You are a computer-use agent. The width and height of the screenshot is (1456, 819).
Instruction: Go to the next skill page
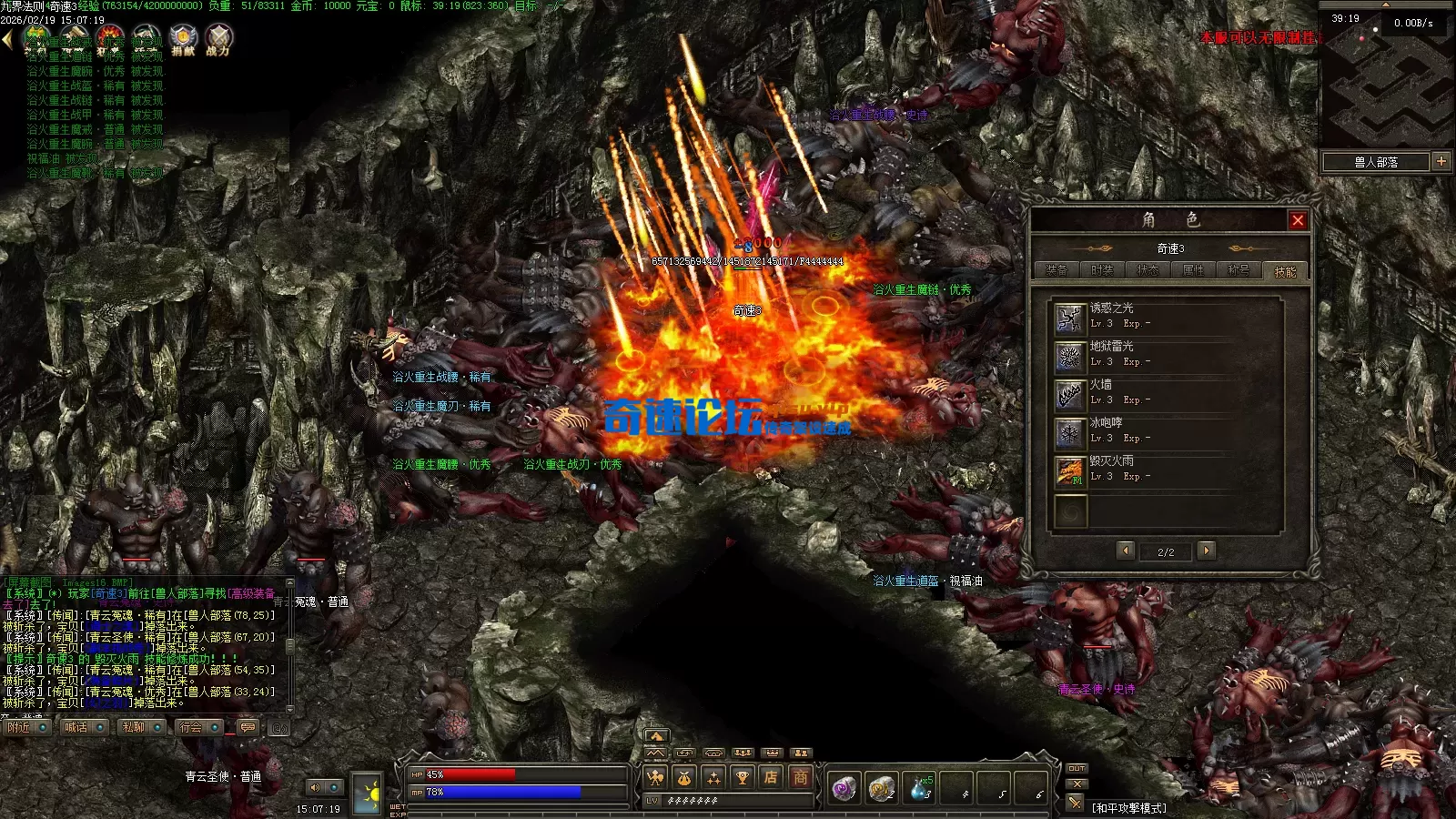1207,551
